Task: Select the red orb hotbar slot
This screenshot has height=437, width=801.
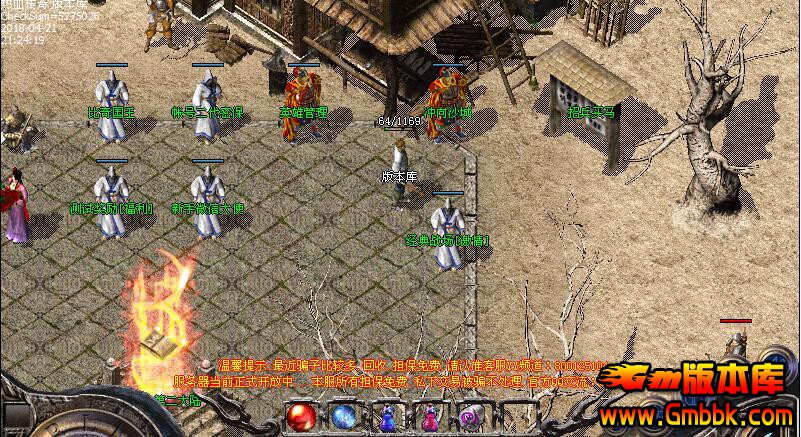Action: (301, 417)
